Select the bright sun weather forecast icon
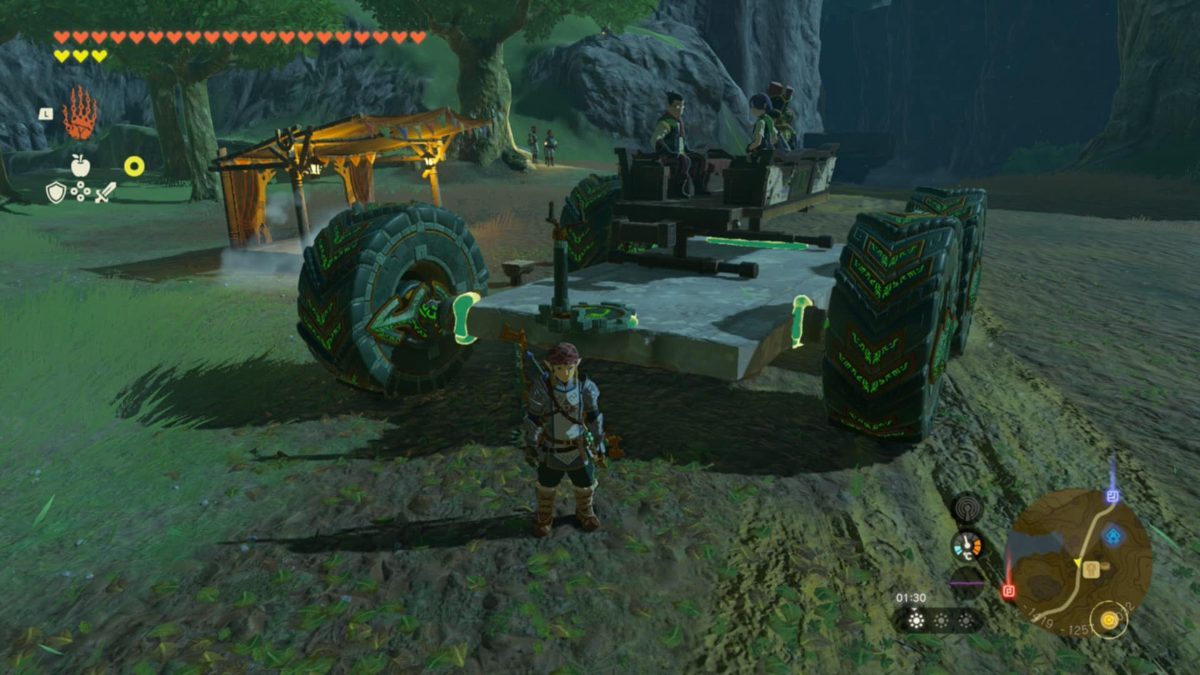 pyautogui.click(x=915, y=620)
